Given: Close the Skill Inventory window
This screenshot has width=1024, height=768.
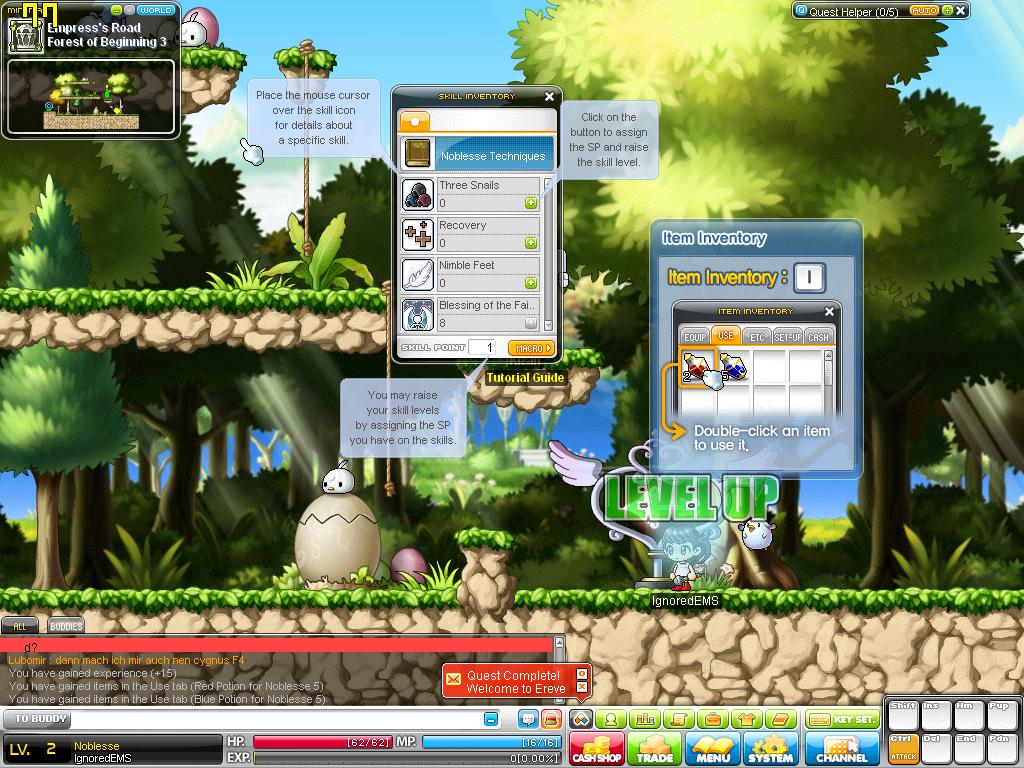Looking at the screenshot, I should [x=549, y=97].
